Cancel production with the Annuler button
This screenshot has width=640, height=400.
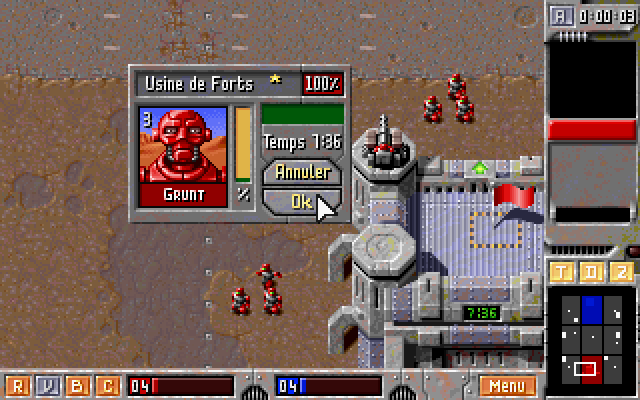pos(301,173)
